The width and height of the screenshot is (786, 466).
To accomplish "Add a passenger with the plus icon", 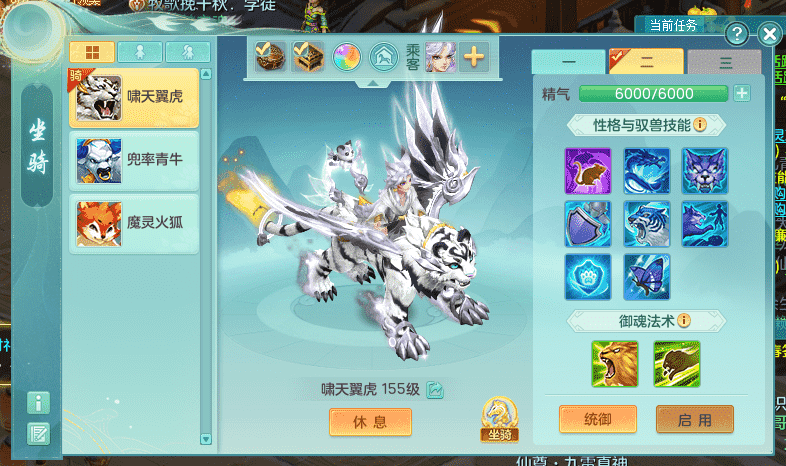I will 473,57.
